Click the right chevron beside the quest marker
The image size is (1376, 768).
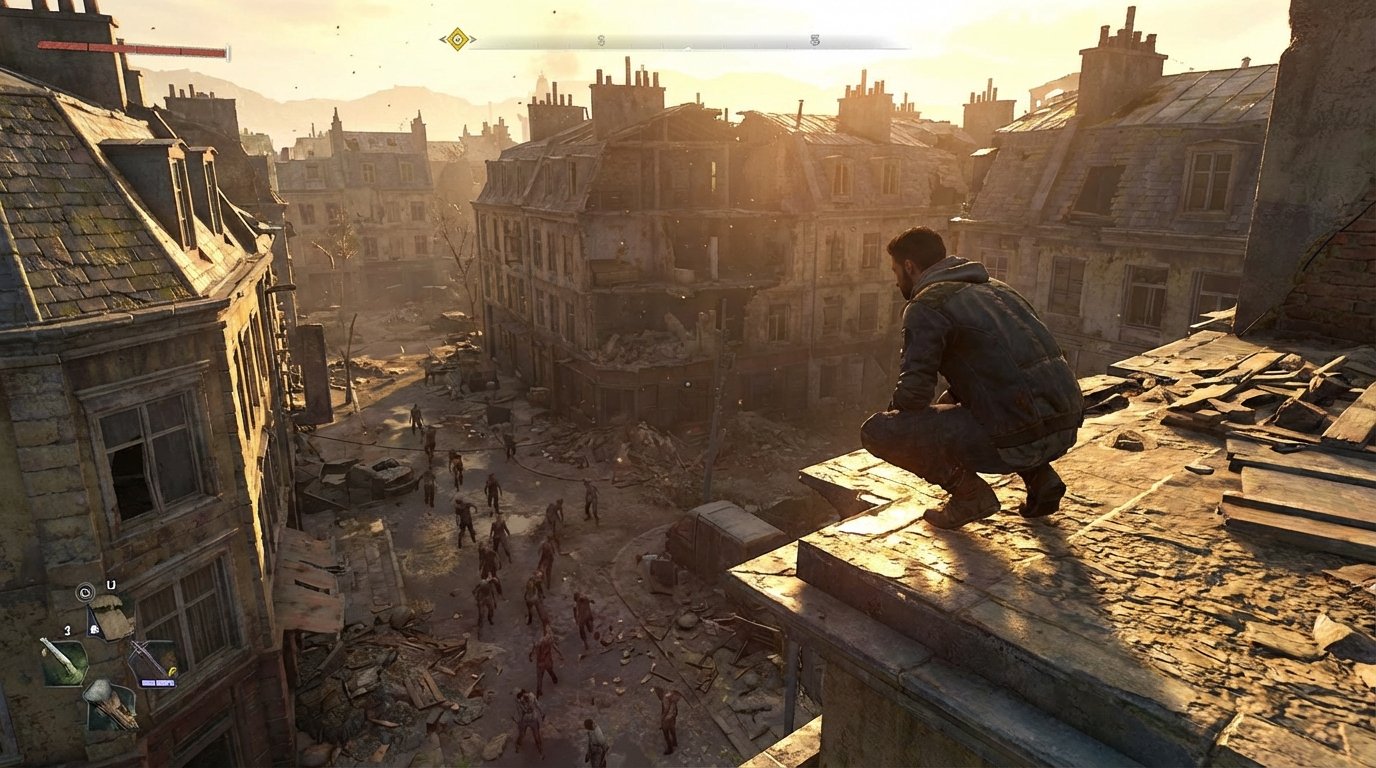coord(472,41)
